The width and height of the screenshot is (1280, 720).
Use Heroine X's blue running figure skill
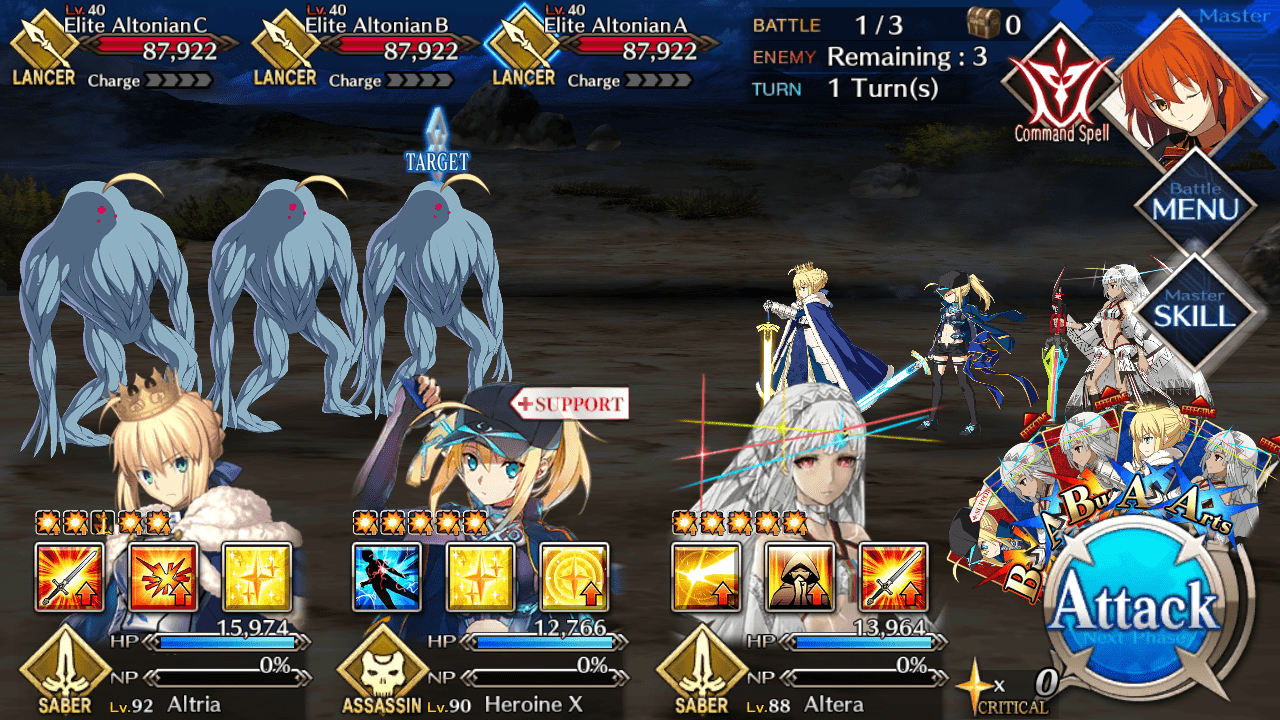(387, 577)
